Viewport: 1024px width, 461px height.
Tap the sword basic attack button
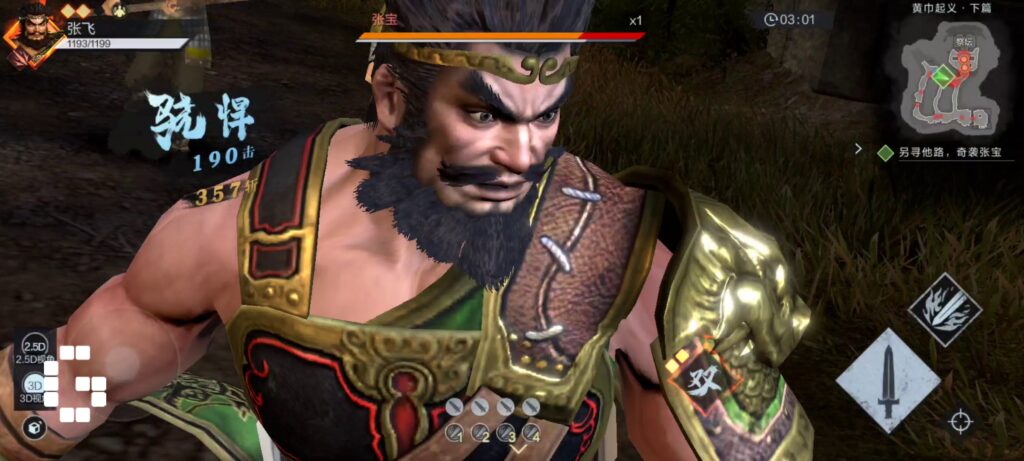(887, 381)
